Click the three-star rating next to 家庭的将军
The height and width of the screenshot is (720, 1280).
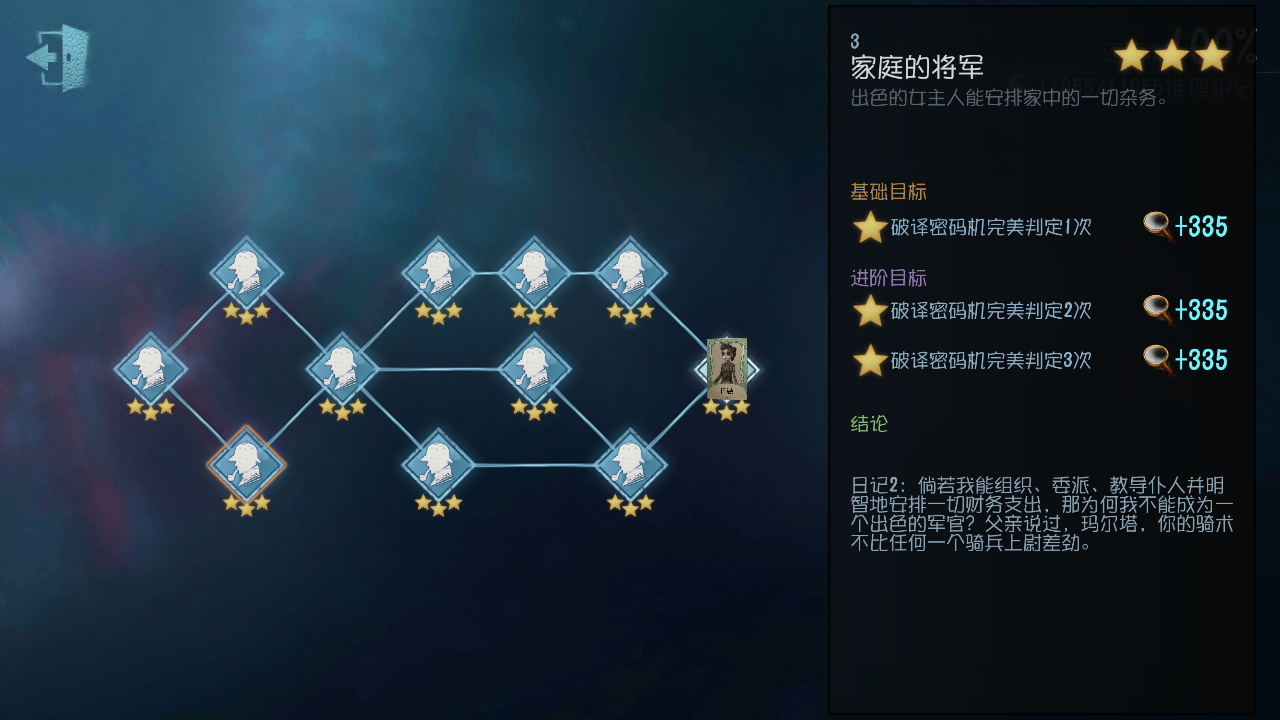1171,56
